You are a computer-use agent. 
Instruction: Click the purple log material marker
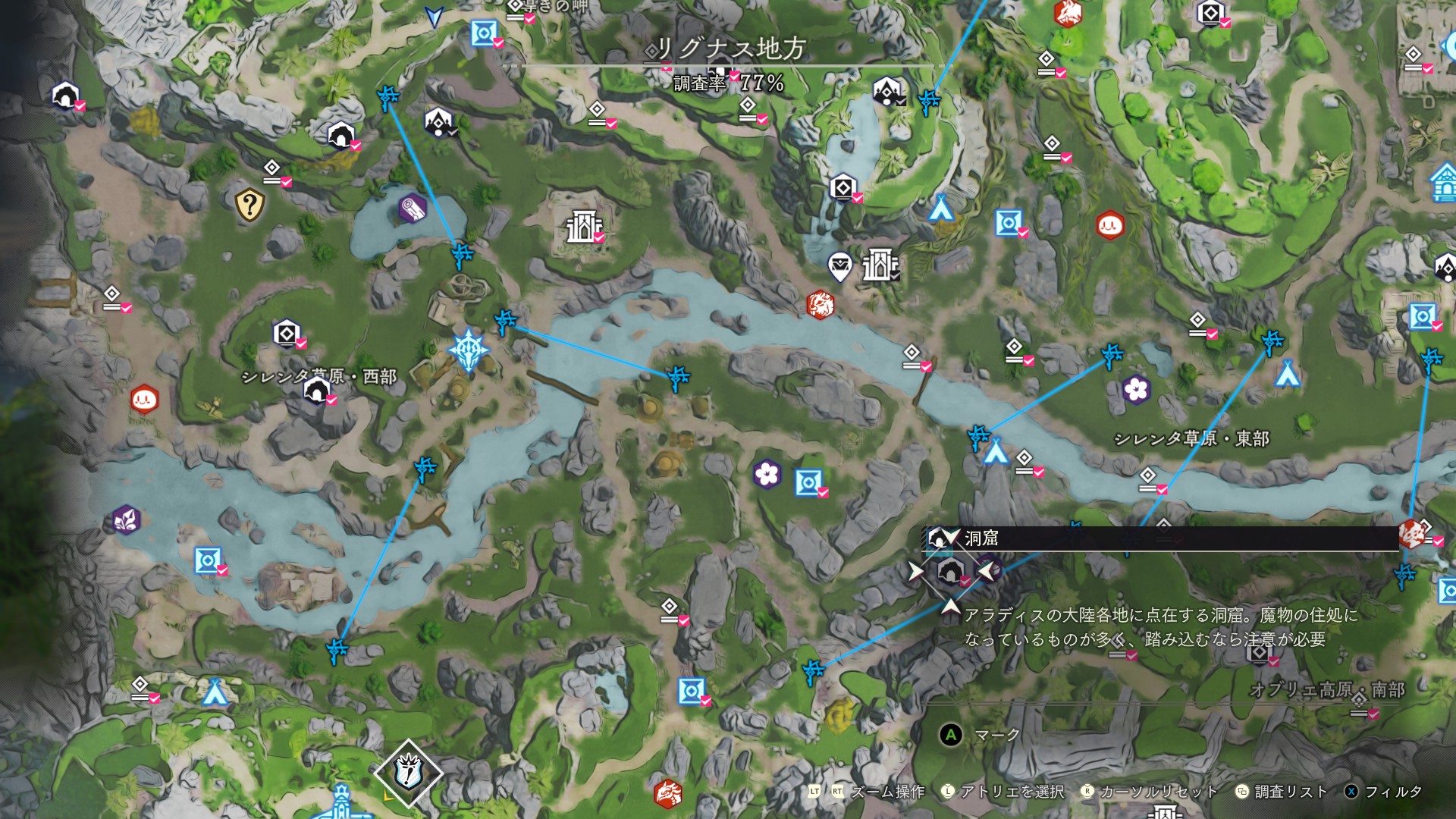[412, 208]
